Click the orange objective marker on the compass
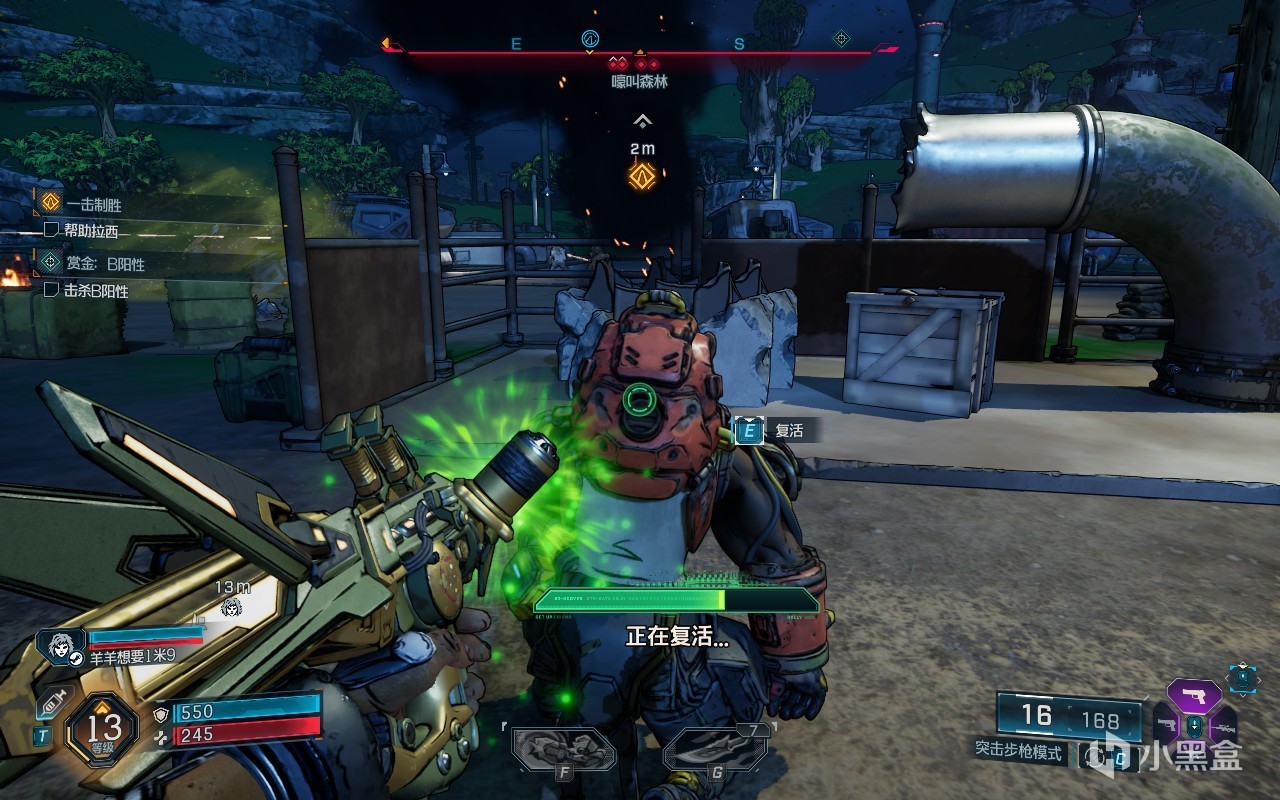This screenshot has width=1280, height=800. tap(641, 52)
